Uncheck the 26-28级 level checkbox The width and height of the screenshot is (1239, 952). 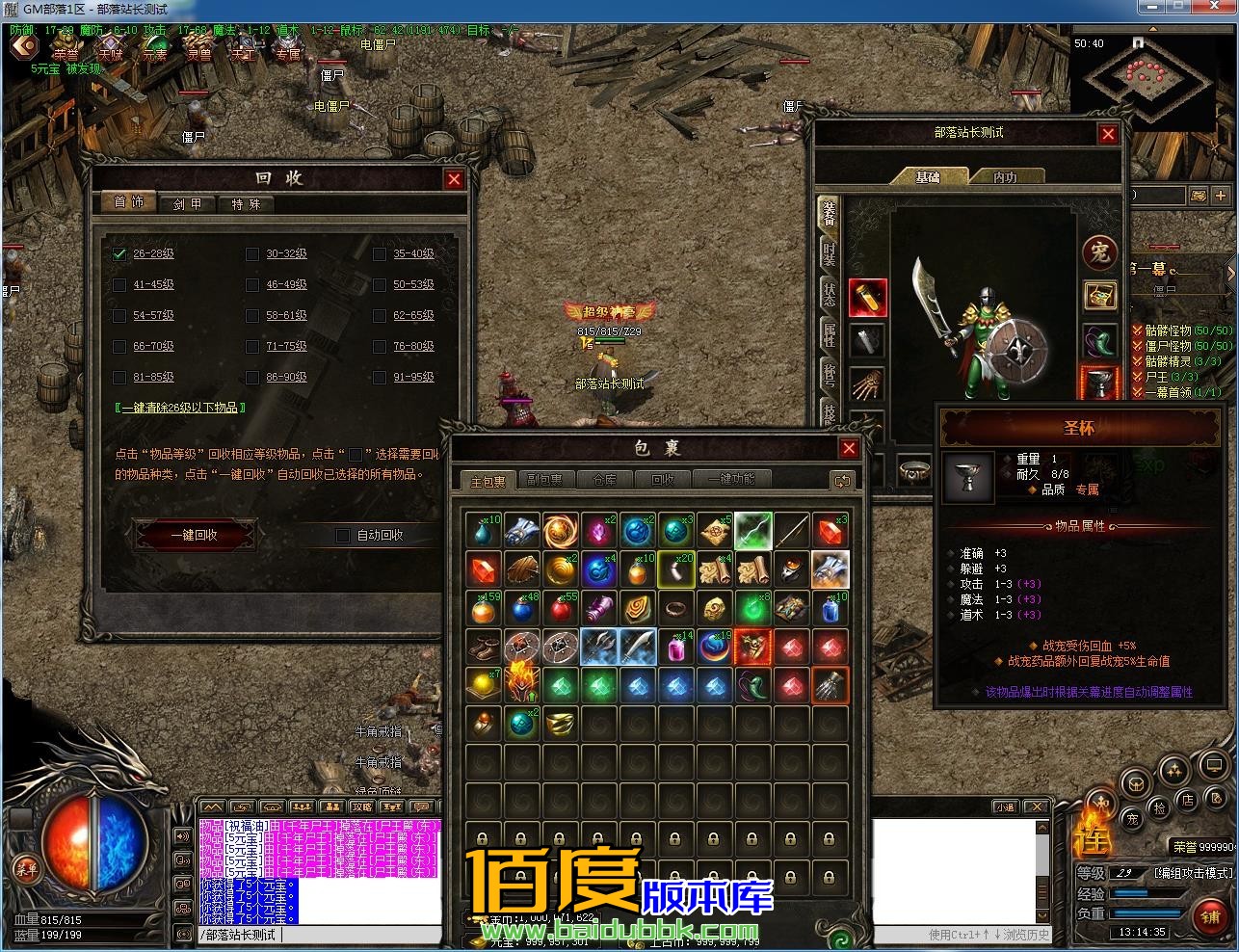pyautogui.click(x=119, y=254)
